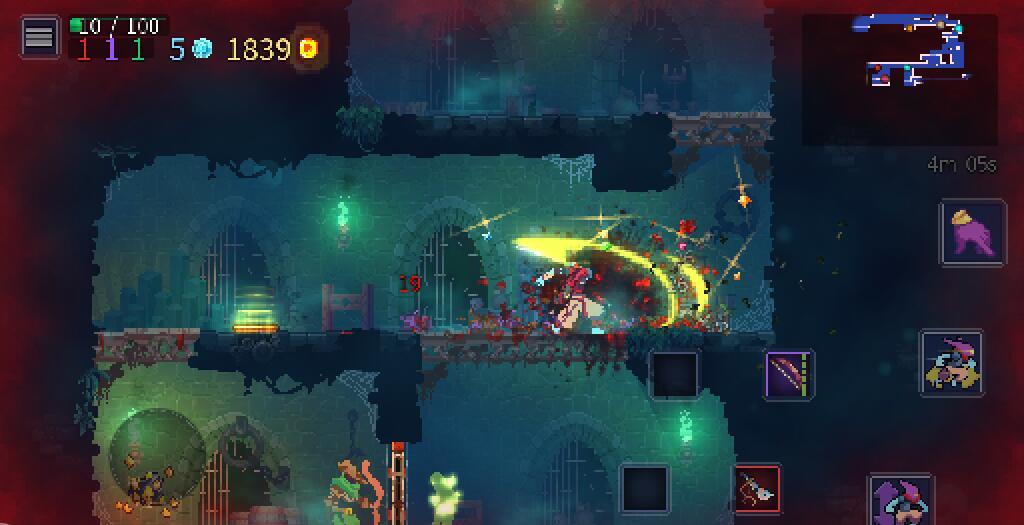Touch the virtual movement joystick
The image size is (1024, 525).
point(157,456)
